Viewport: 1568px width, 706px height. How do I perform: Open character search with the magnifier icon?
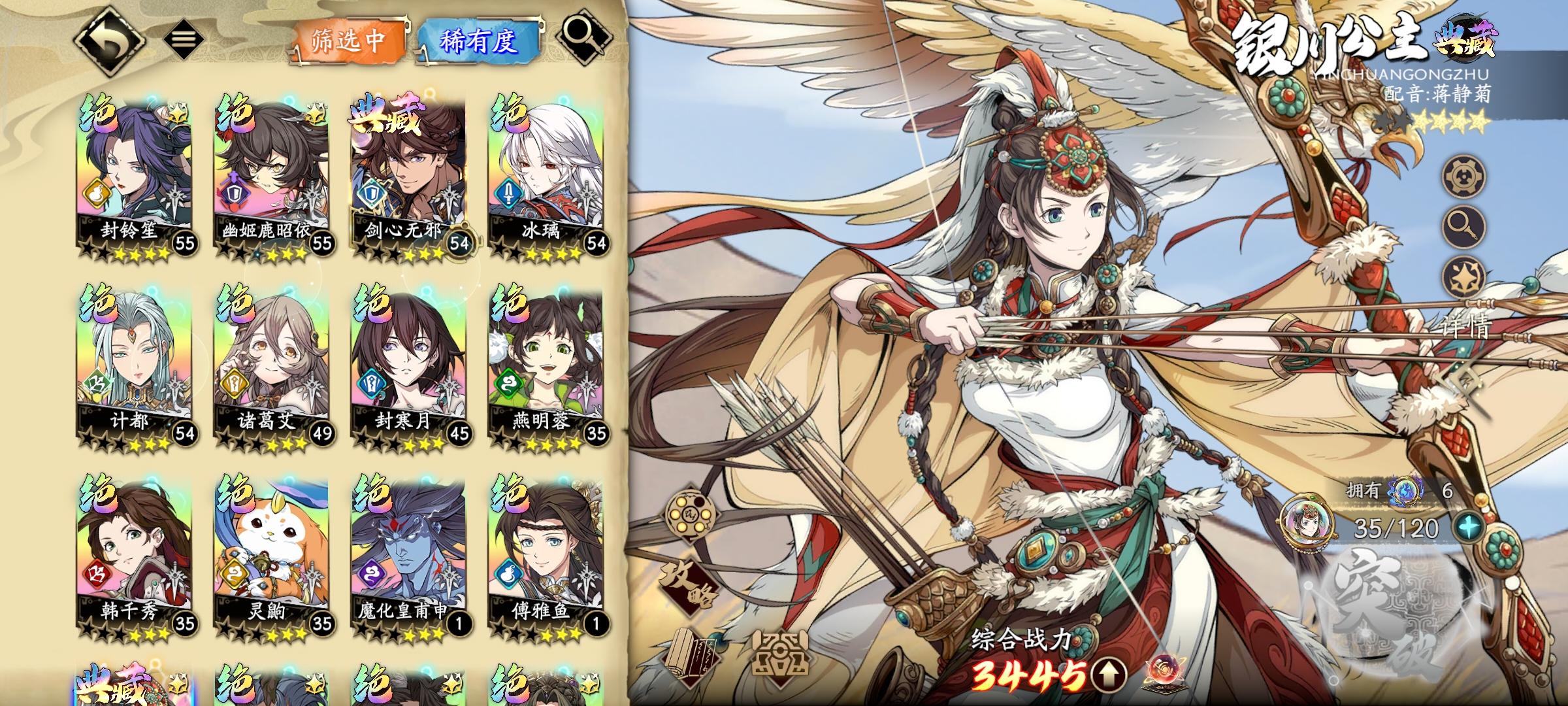click(584, 38)
